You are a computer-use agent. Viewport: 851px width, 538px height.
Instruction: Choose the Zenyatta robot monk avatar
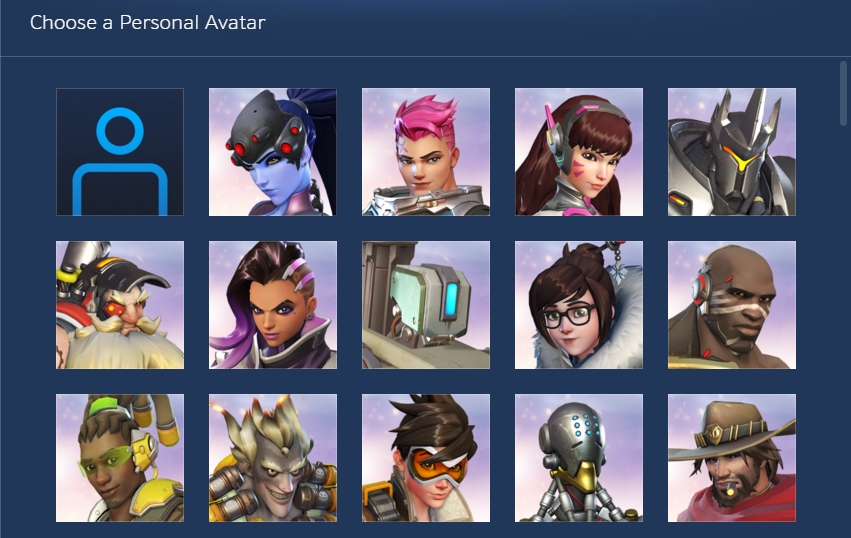point(579,458)
